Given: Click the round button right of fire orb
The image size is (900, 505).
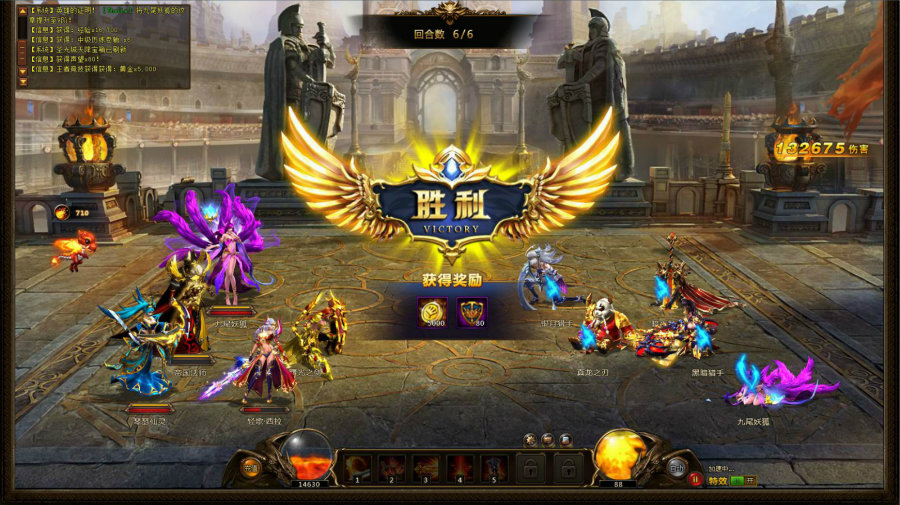Looking at the screenshot, I should tap(677, 467).
